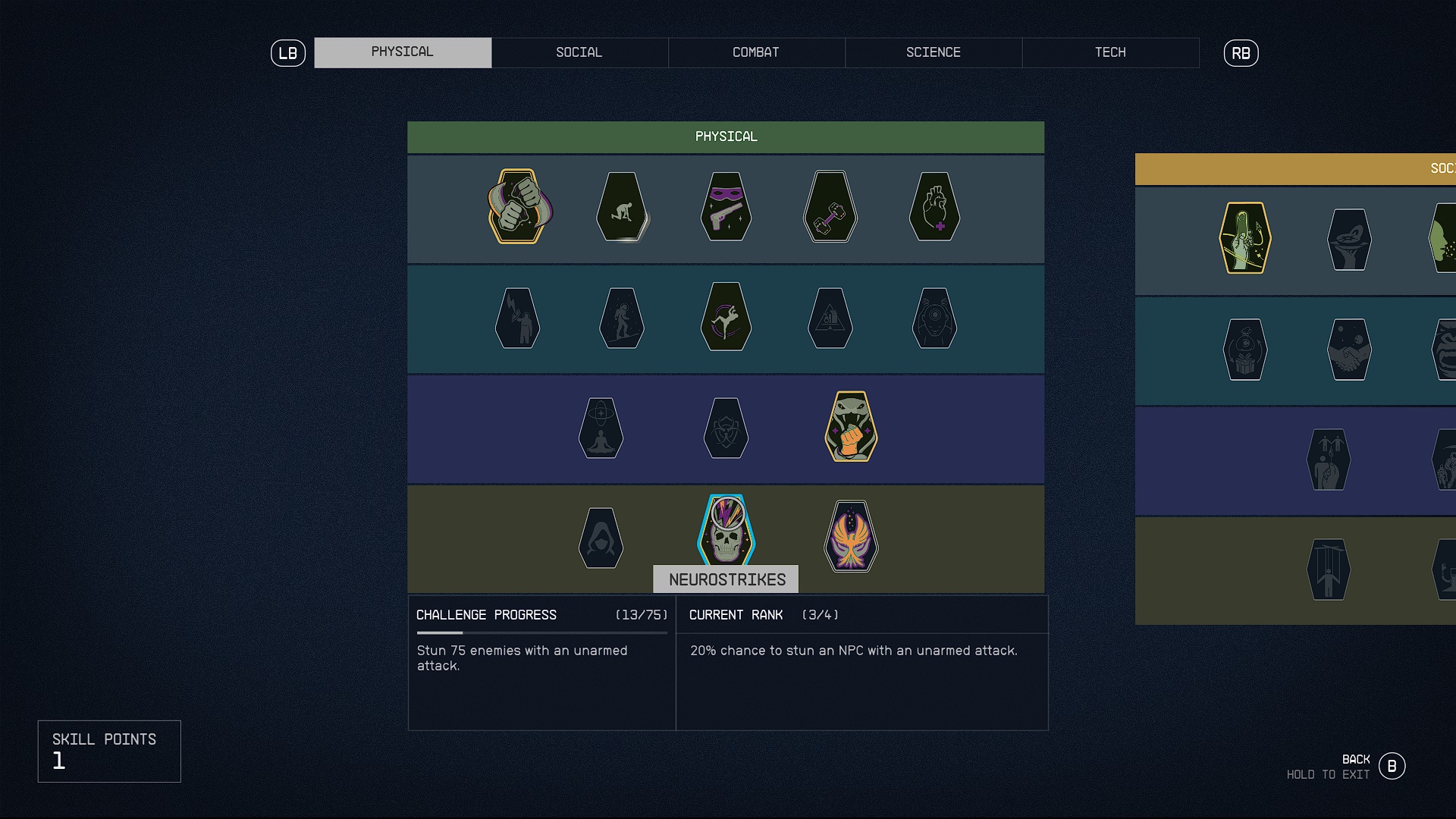Image resolution: width=1456 pixels, height=819 pixels.
Task: Select the Stealth mask skill icon
Action: click(726, 209)
